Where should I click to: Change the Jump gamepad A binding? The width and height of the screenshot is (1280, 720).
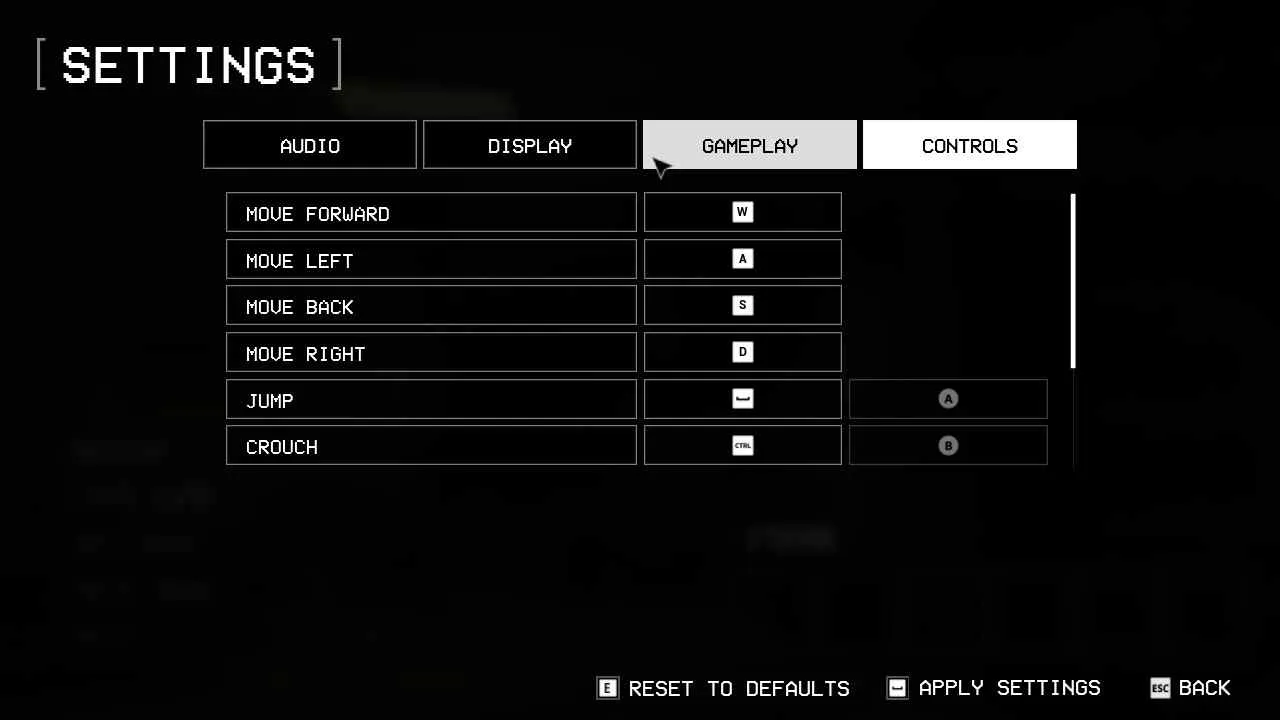948,399
